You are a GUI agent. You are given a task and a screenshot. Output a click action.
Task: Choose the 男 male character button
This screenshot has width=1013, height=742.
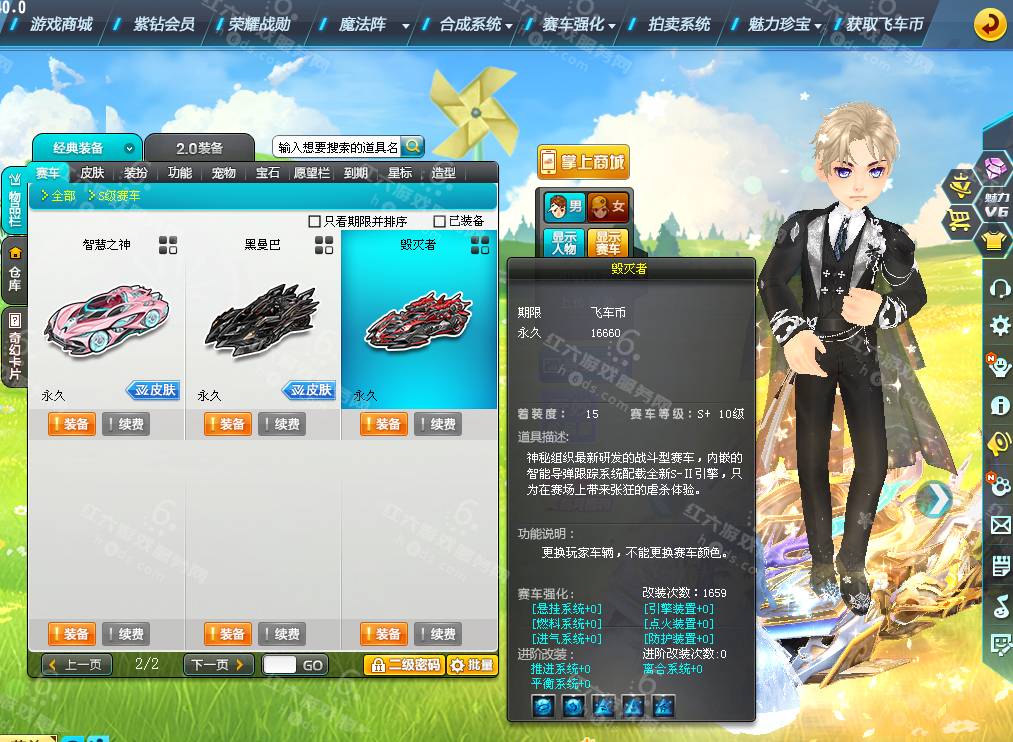(x=564, y=207)
